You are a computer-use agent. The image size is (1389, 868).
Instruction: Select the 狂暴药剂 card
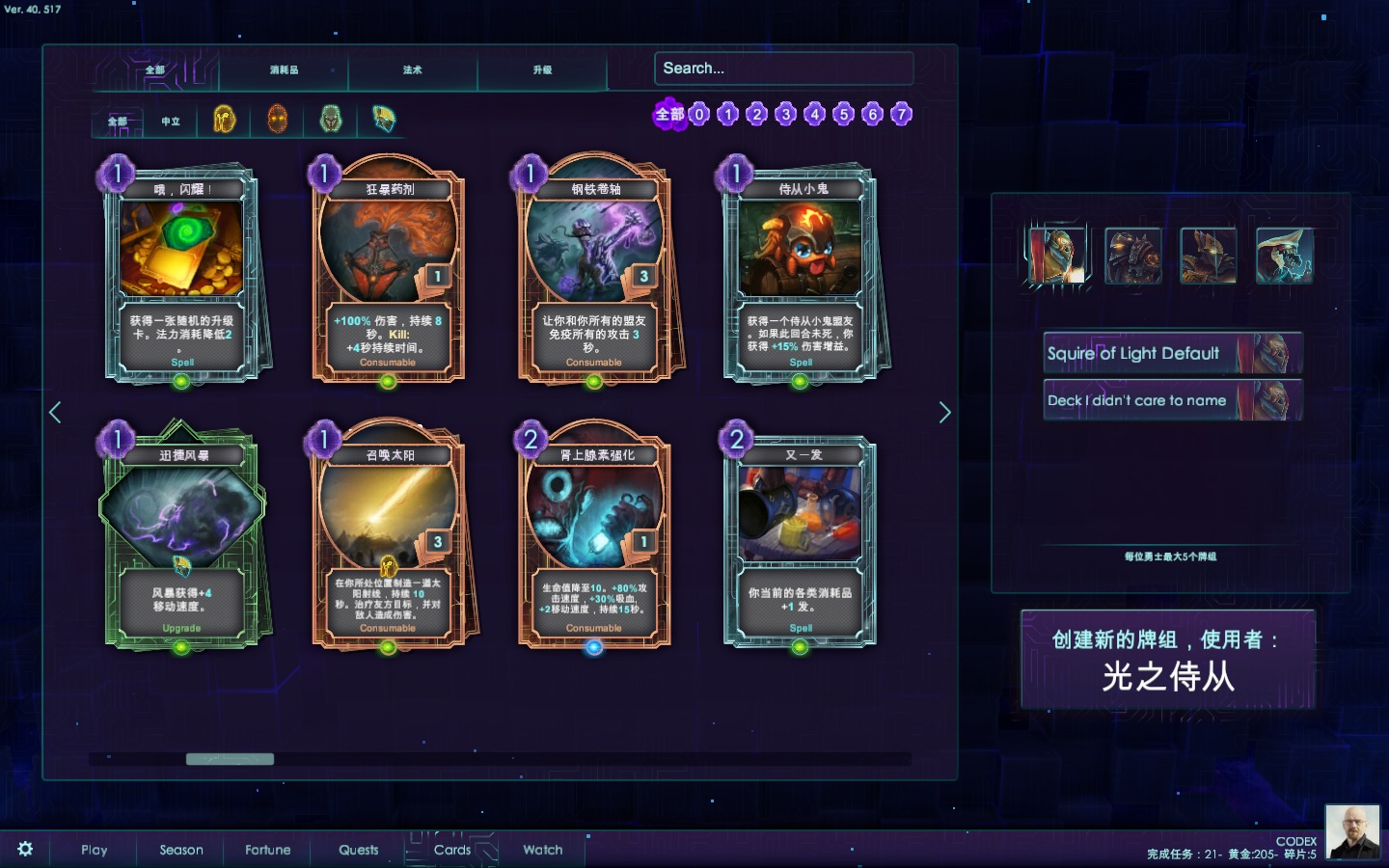click(x=388, y=277)
